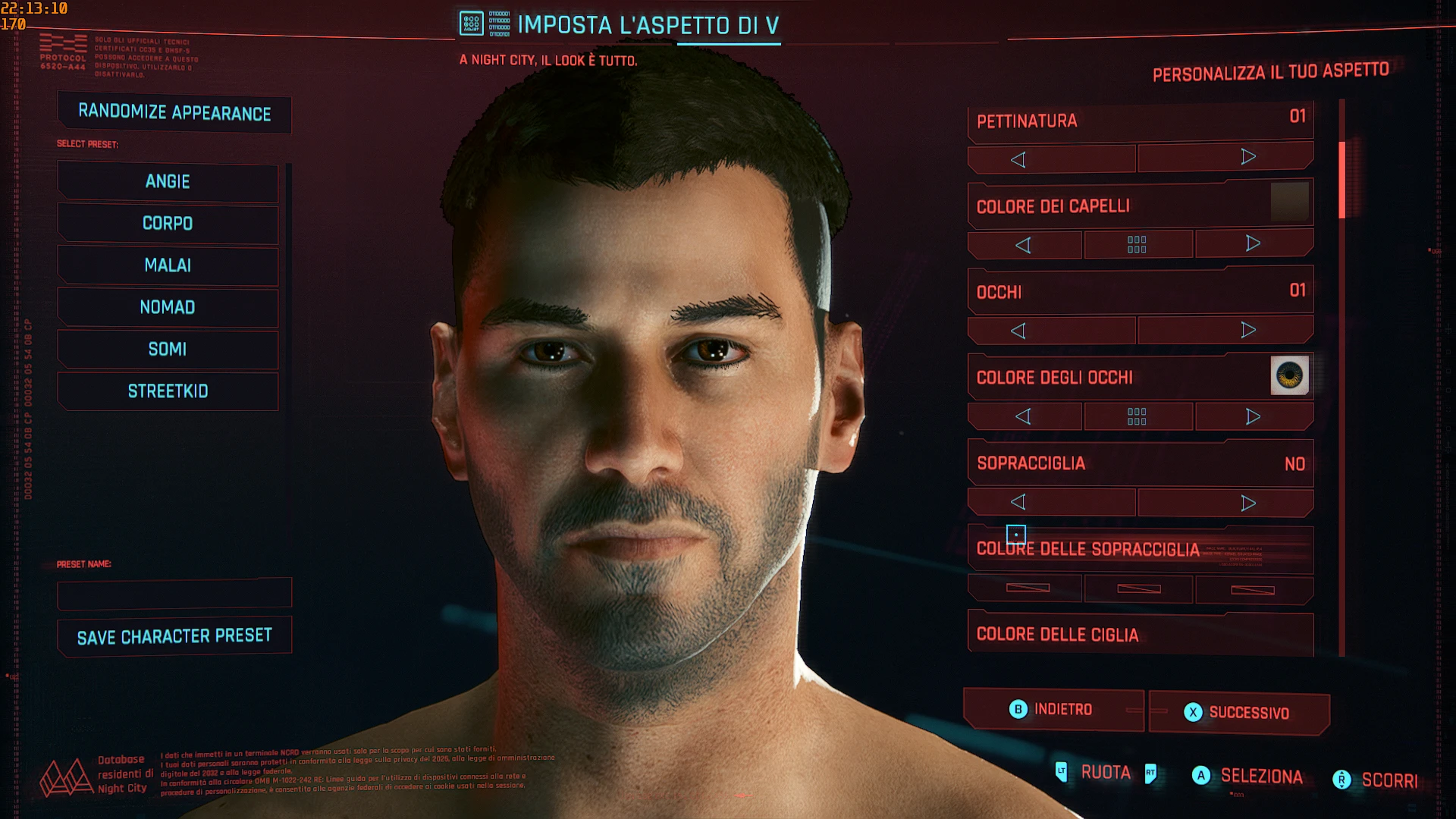1456x819 pixels.
Task: Load the Streetkid preset
Action: tap(168, 391)
